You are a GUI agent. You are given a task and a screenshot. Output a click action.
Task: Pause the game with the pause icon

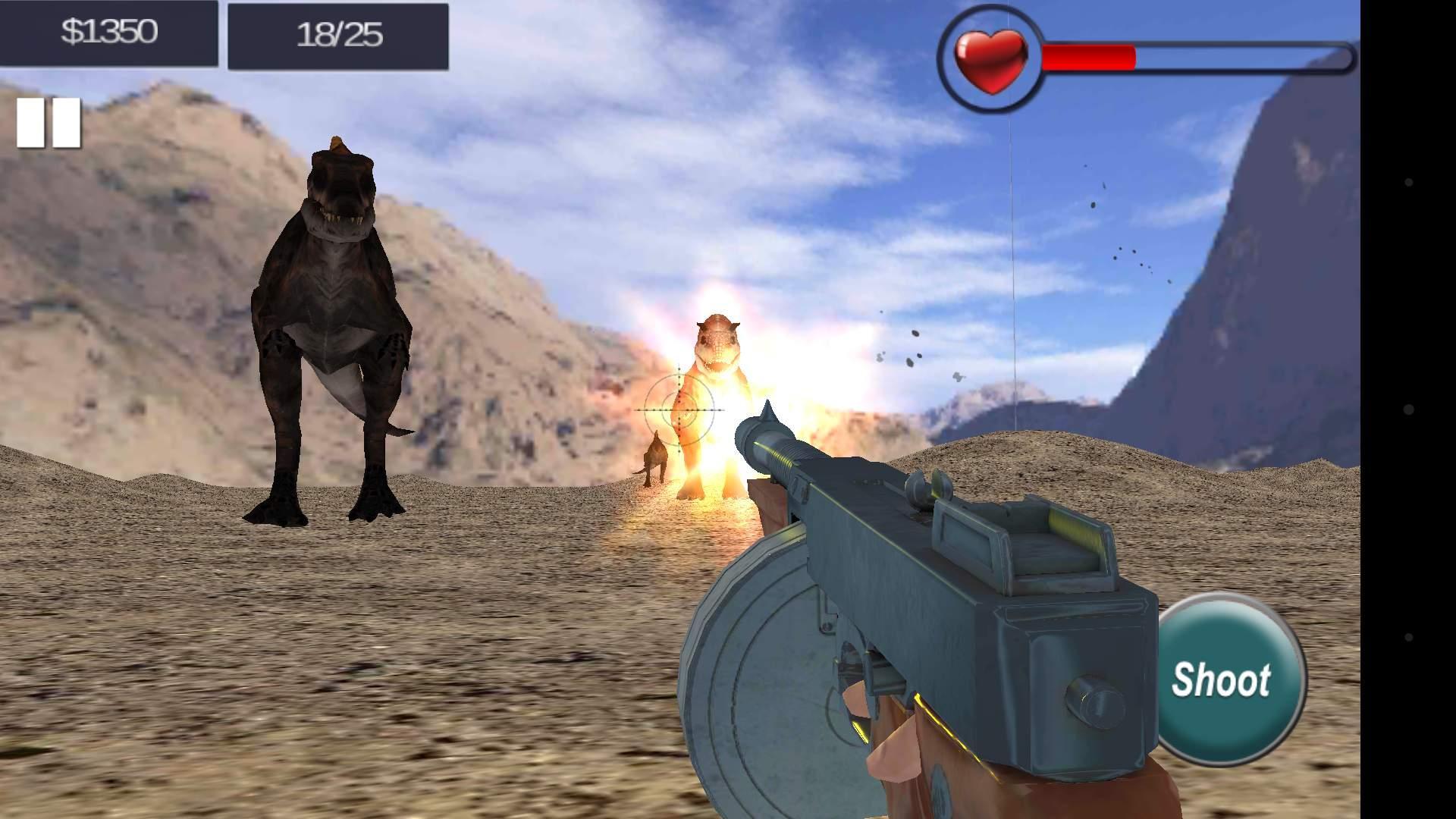(47, 121)
